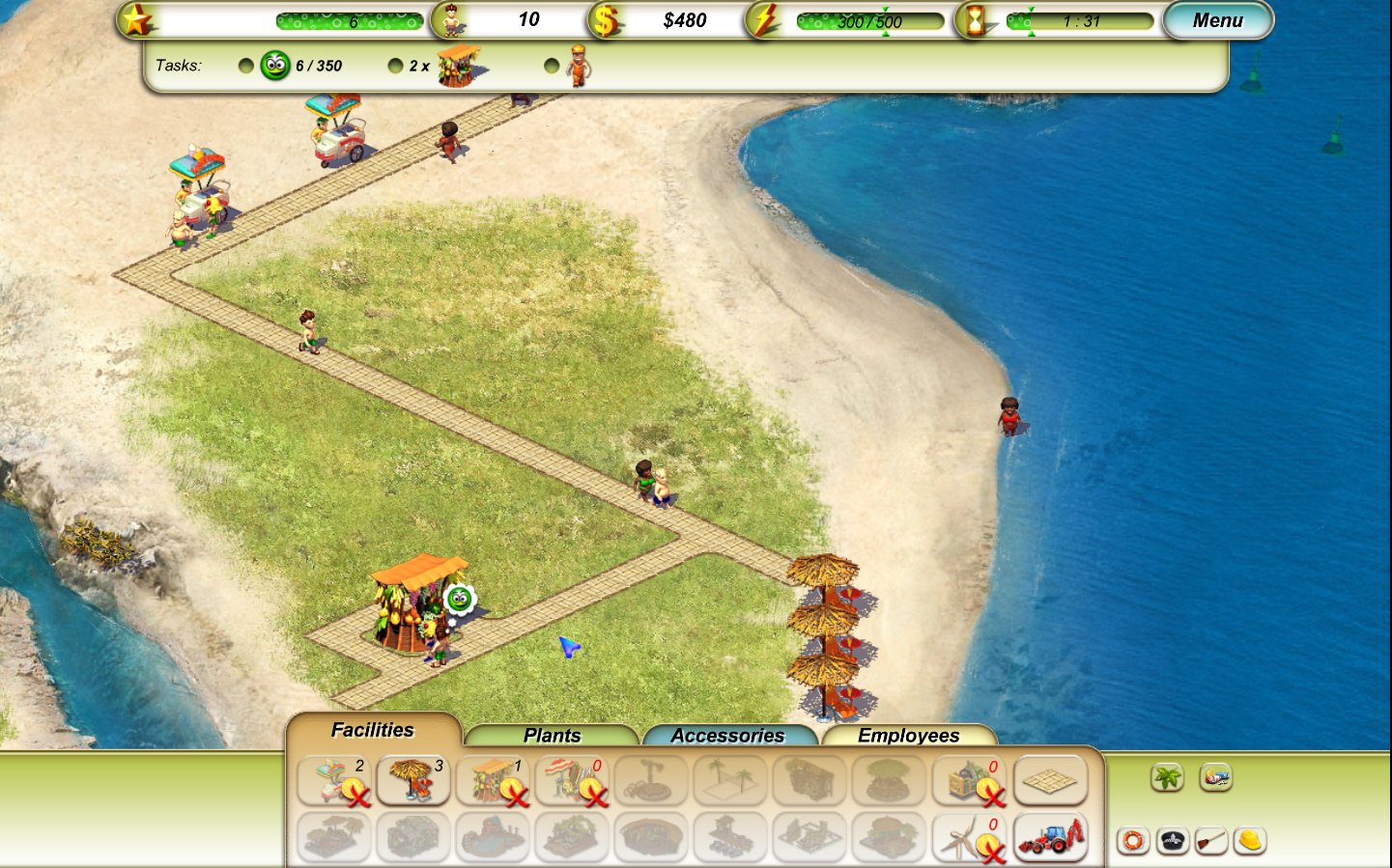Select the Facilities tab
The height and width of the screenshot is (868, 1392).
tap(373, 730)
